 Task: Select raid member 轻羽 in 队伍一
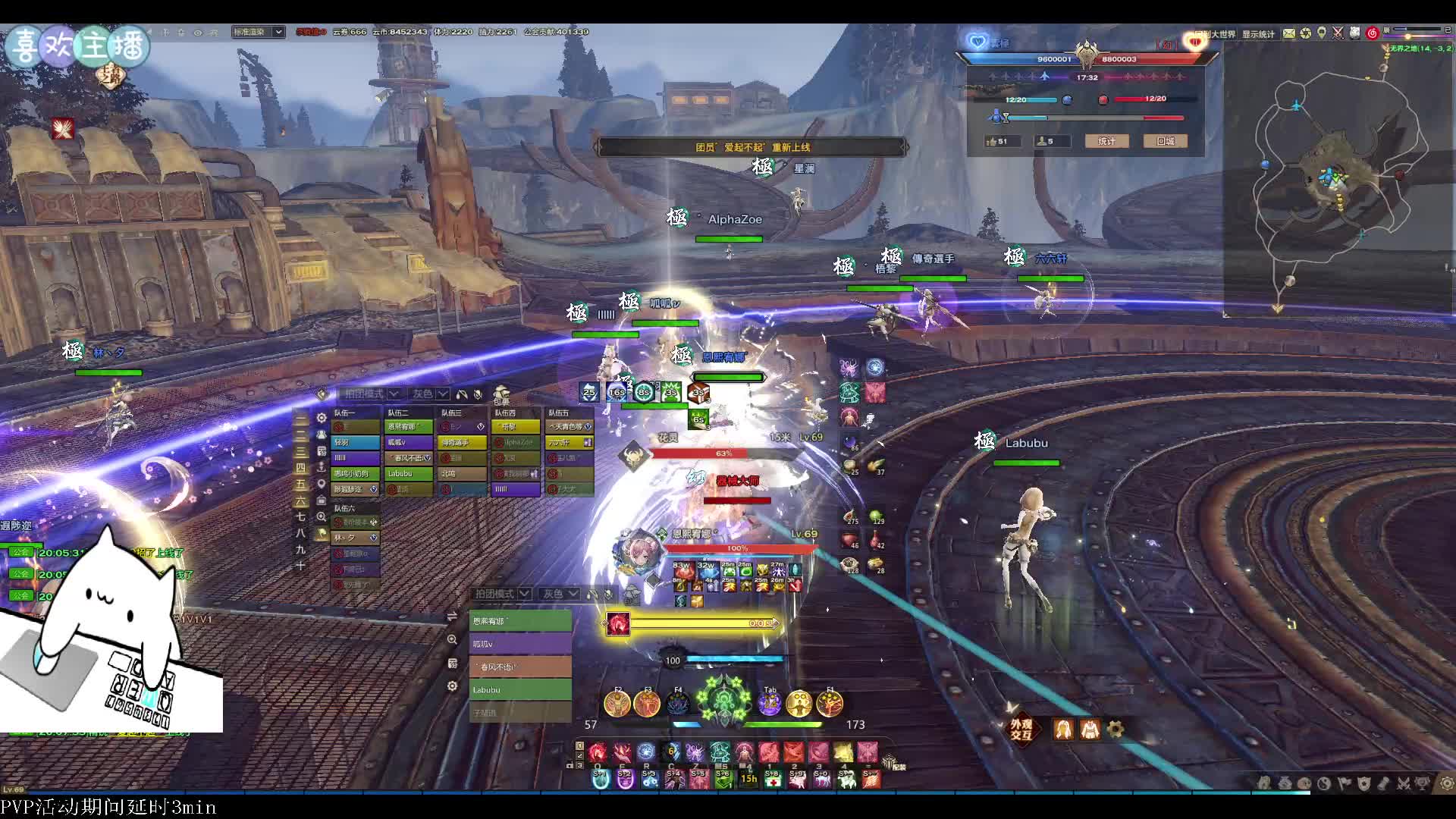click(355, 442)
